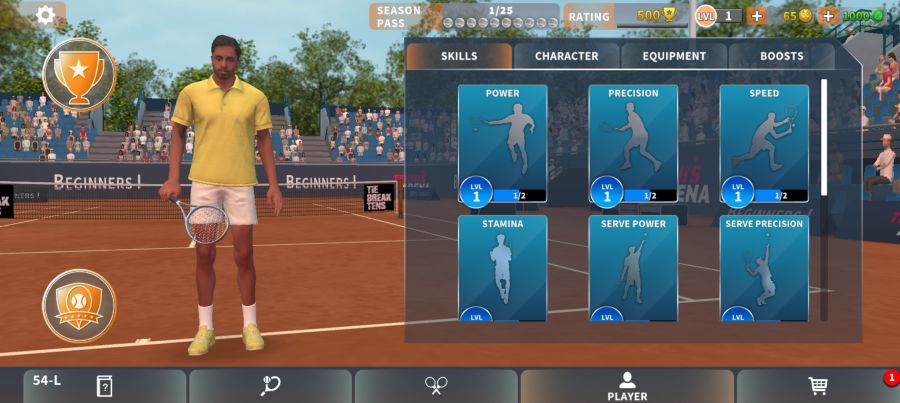Image resolution: width=900 pixels, height=403 pixels.
Task: Open the question mark card section
Action: 104,386
